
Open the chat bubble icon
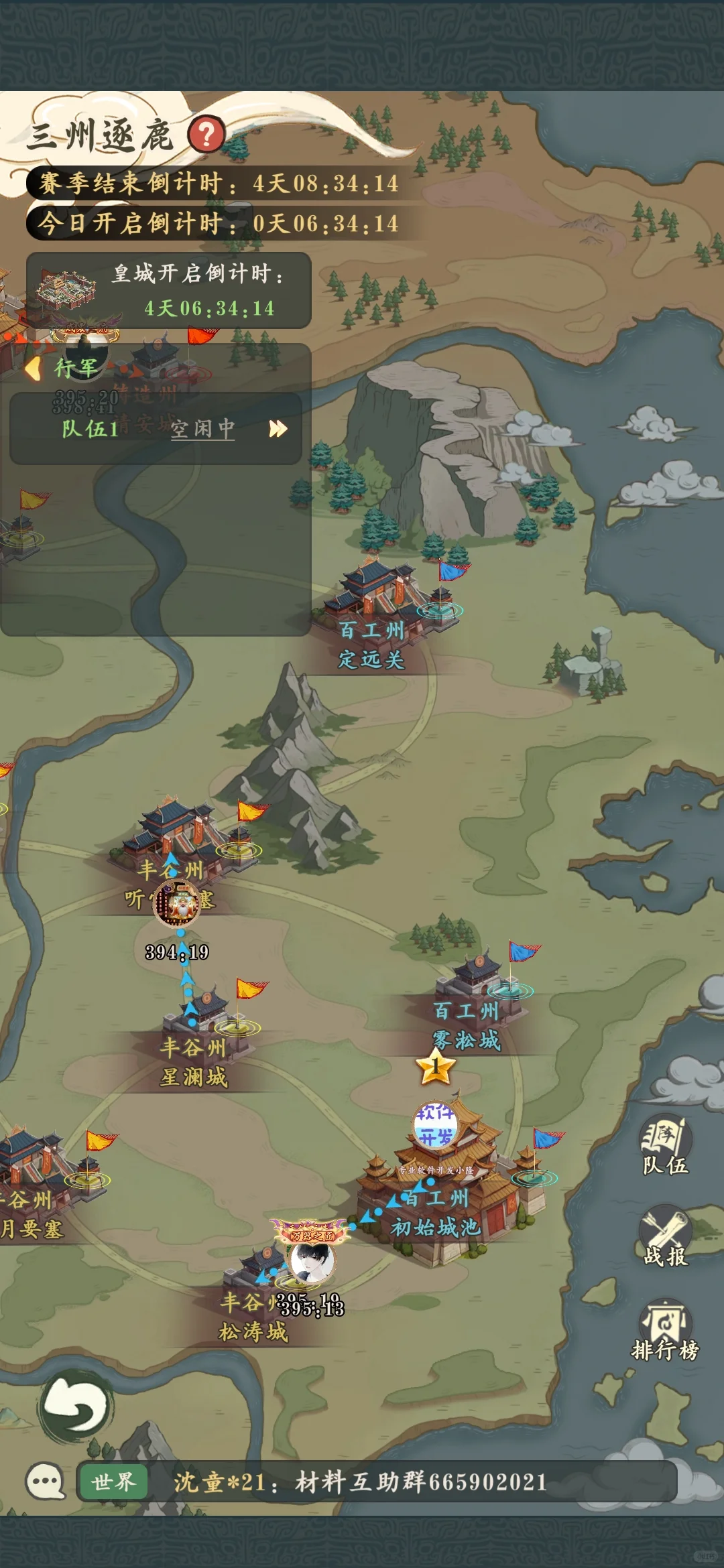click(45, 1481)
